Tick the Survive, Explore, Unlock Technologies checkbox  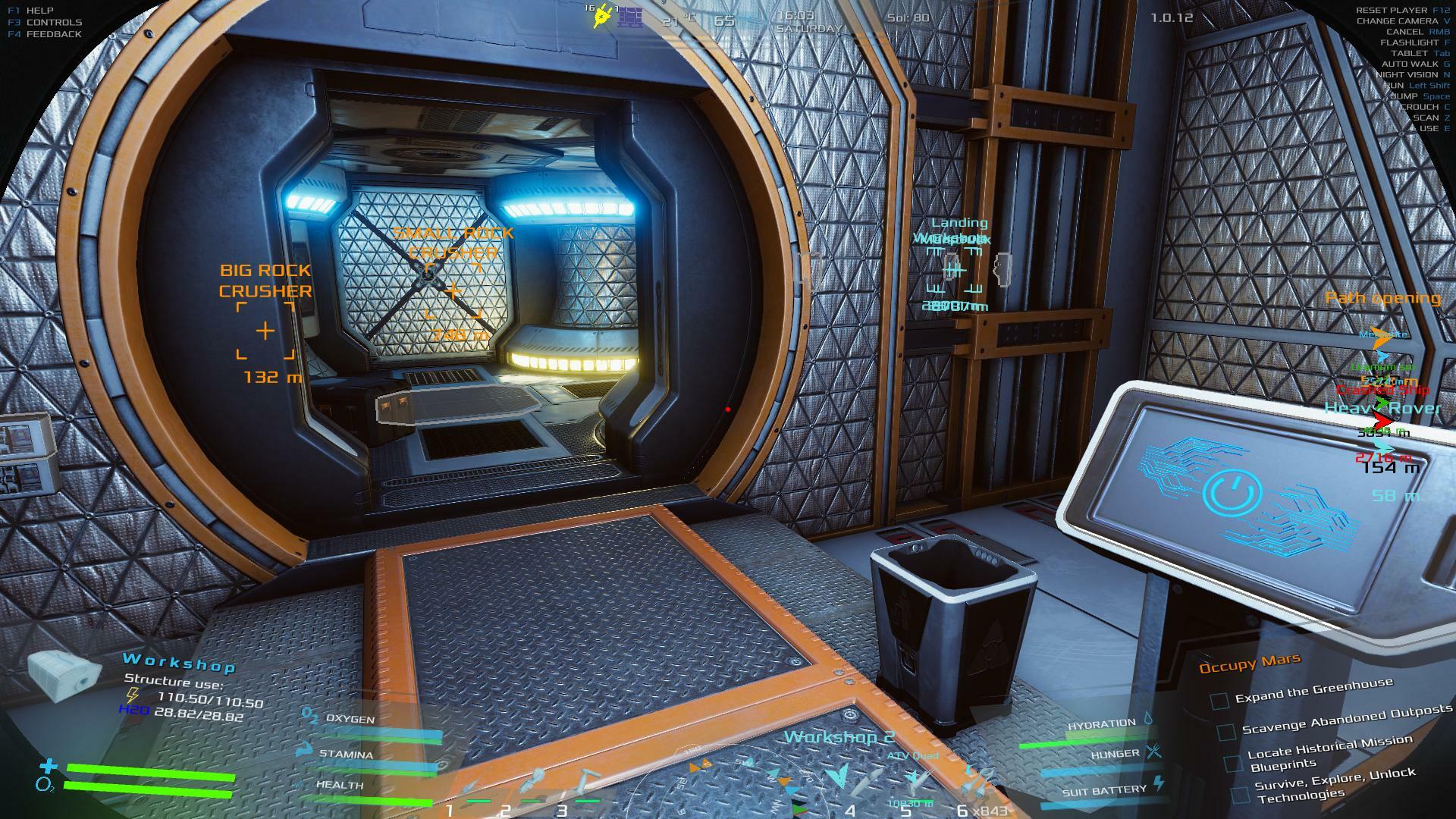tap(1240, 794)
